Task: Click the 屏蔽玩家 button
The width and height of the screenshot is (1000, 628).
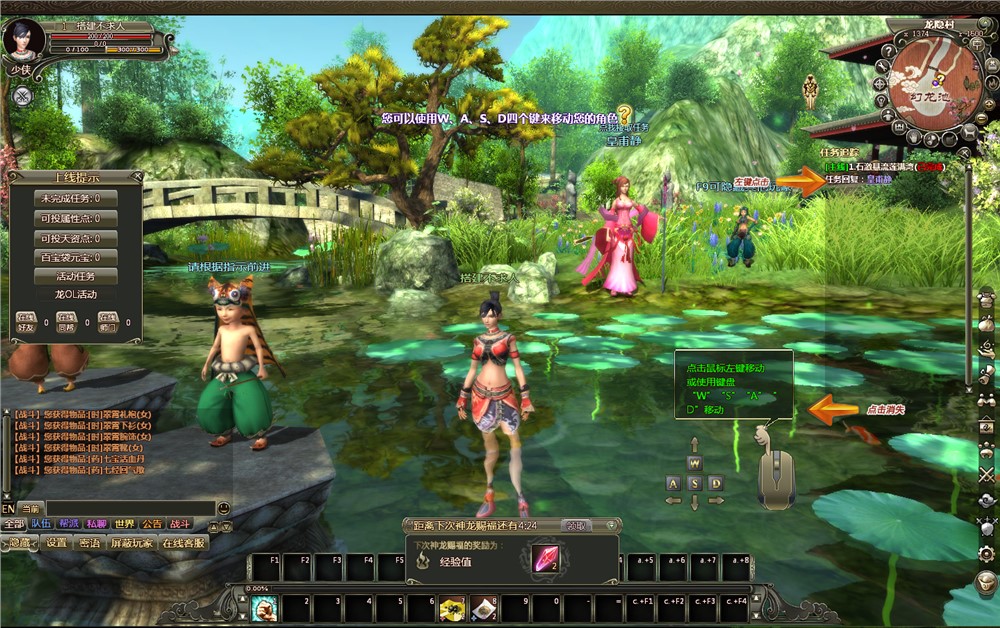Action: coord(132,543)
